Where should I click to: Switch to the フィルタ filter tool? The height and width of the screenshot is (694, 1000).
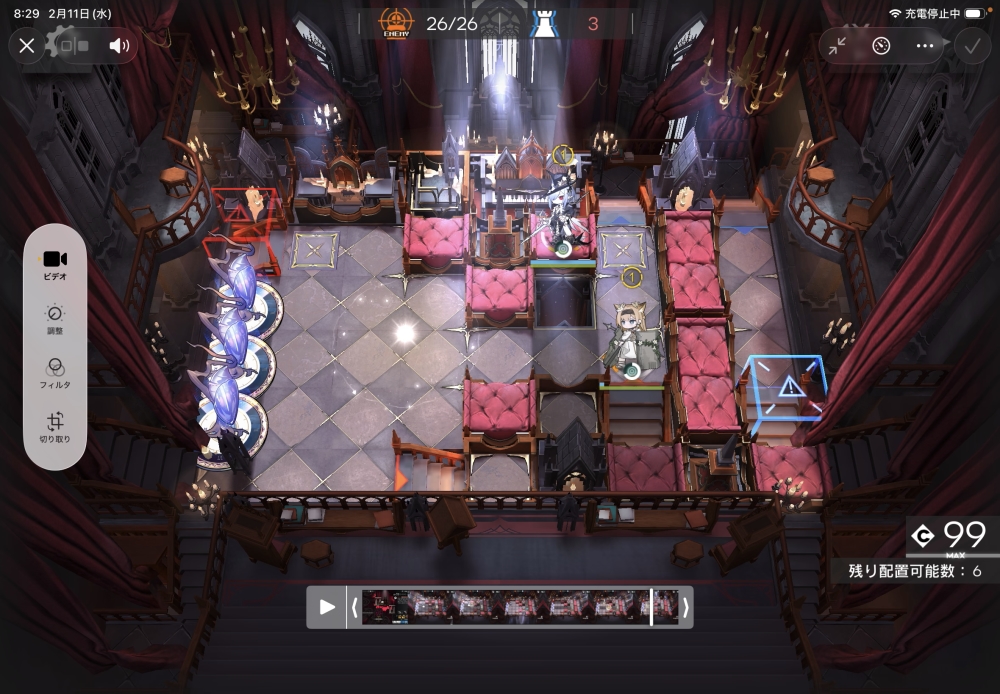(55, 373)
